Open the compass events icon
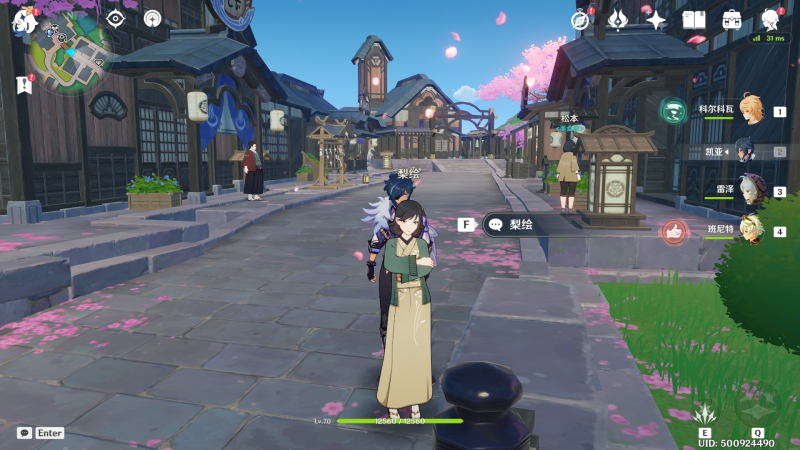 click(x=580, y=20)
